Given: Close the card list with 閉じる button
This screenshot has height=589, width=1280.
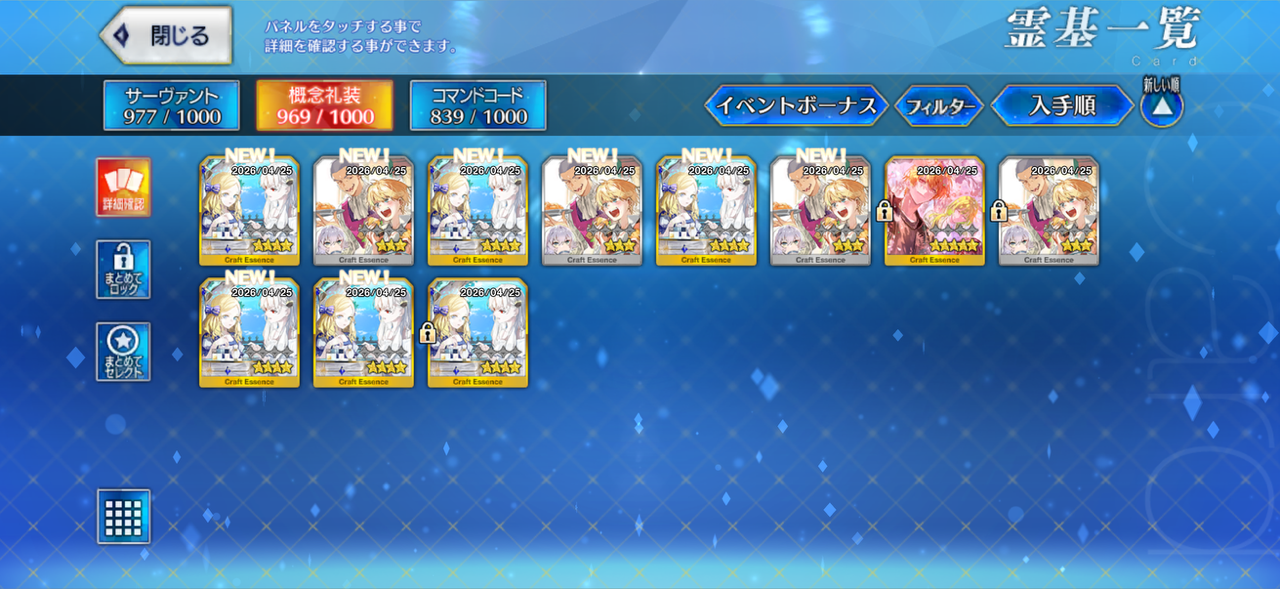Looking at the screenshot, I should click(x=166, y=36).
